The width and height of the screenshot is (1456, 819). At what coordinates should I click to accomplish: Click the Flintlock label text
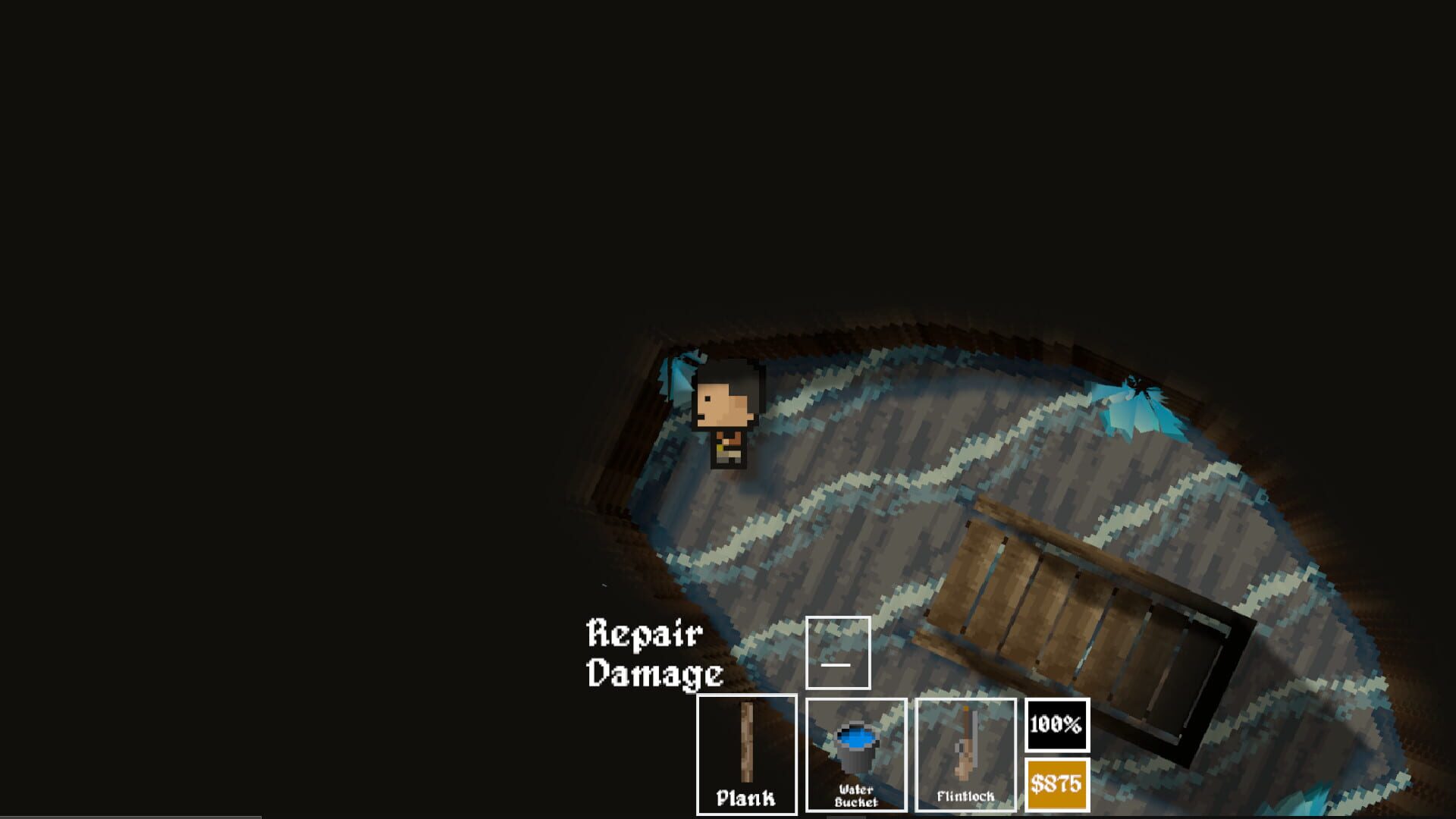click(966, 795)
